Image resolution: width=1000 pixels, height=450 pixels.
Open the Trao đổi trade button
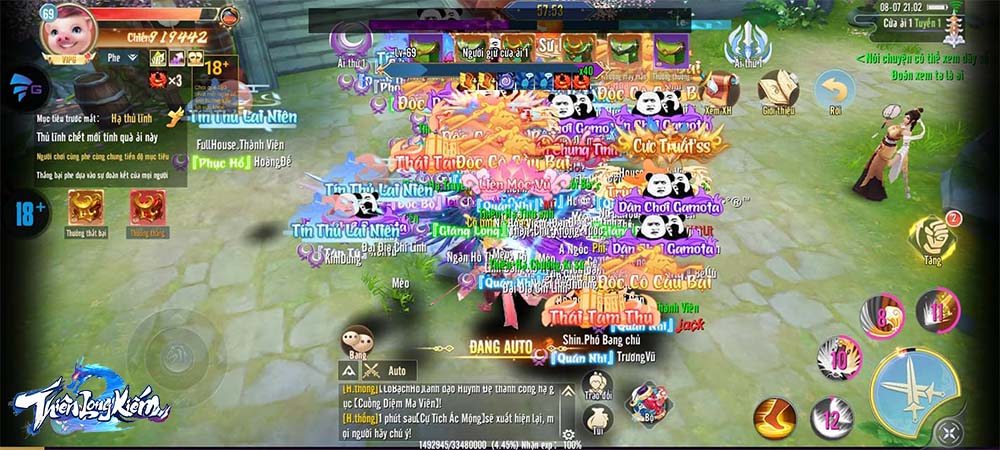(x=597, y=386)
